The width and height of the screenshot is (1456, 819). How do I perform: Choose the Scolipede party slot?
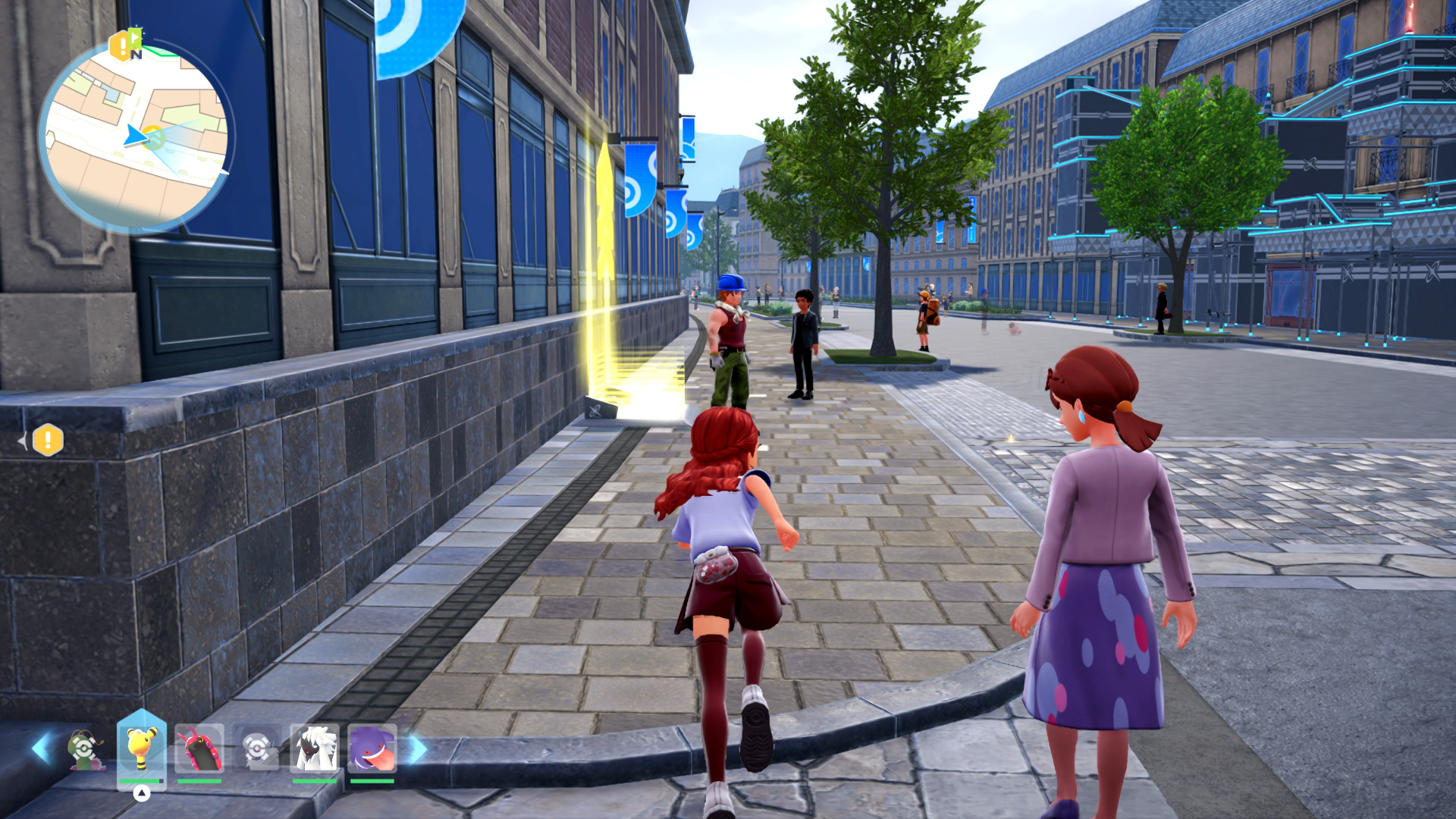199,749
